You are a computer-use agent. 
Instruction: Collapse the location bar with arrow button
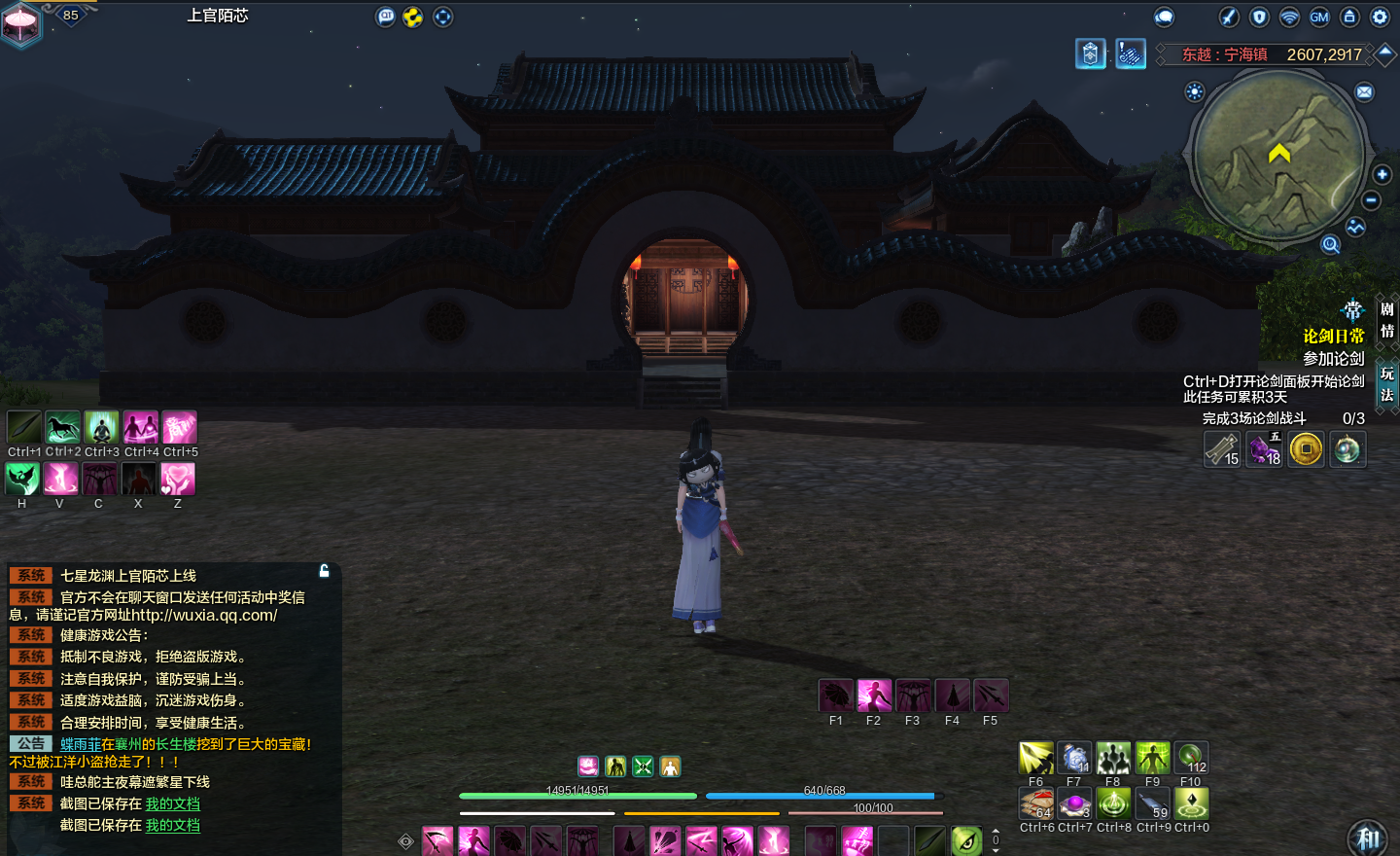[1385, 53]
